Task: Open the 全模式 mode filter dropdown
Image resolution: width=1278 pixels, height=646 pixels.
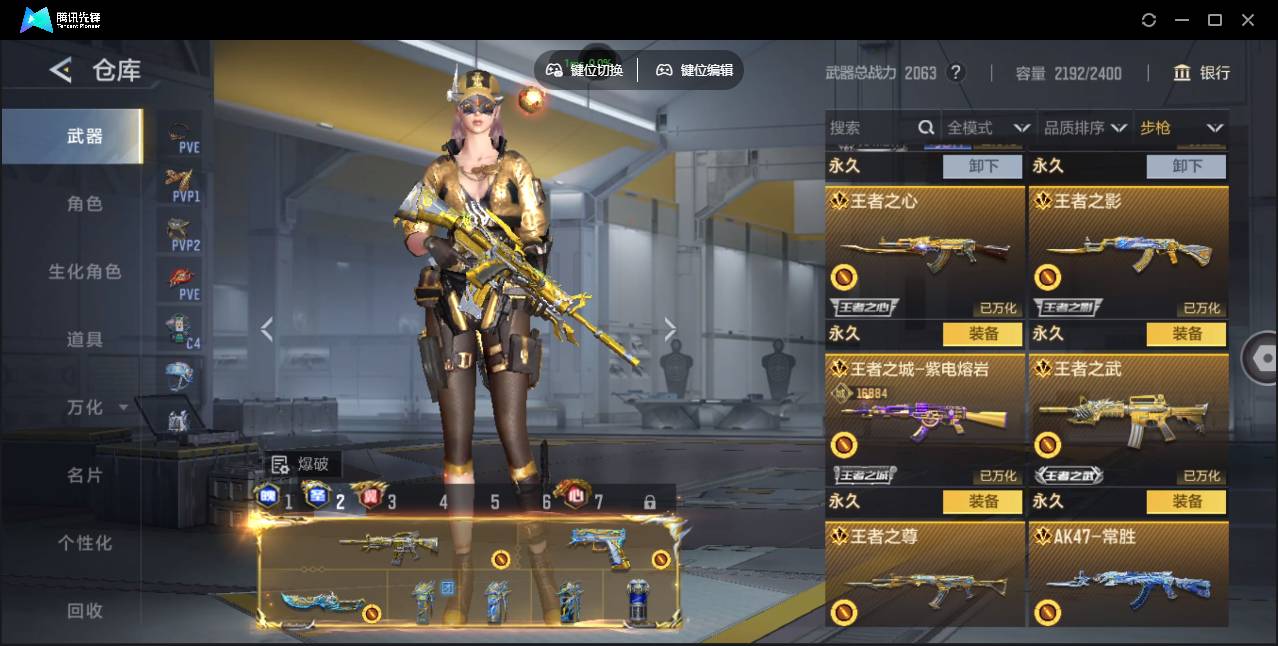Action: [x=988, y=128]
